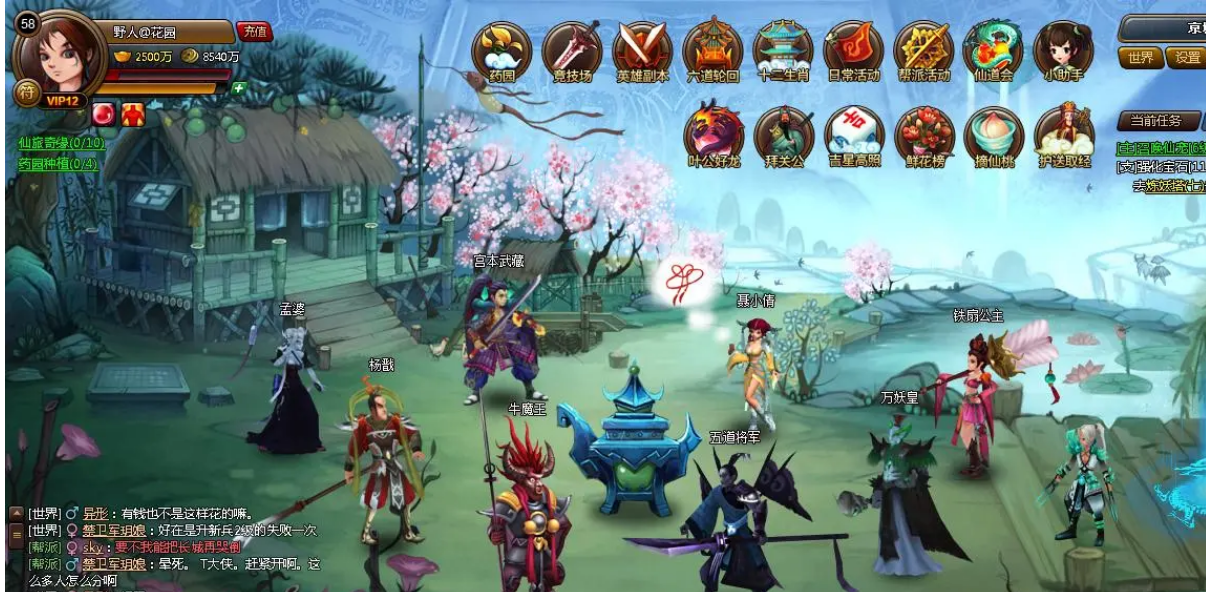This screenshot has width=1206, height=592.
Task: Click player name 异形 in chat
Action: (x=95, y=513)
